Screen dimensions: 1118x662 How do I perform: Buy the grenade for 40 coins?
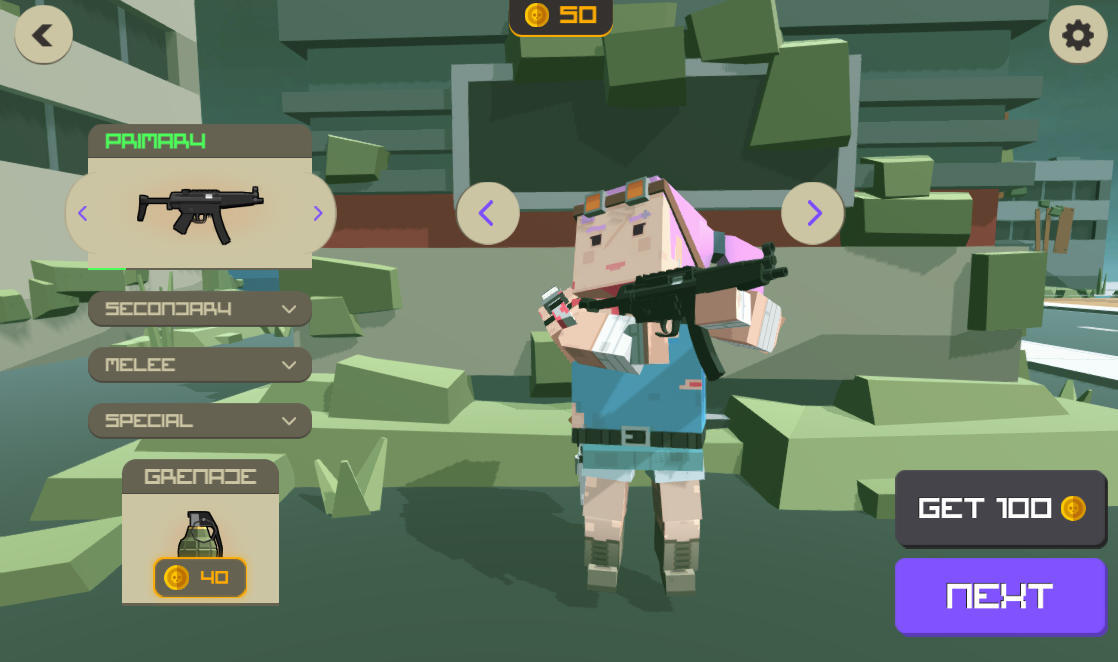pyautogui.click(x=200, y=577)
